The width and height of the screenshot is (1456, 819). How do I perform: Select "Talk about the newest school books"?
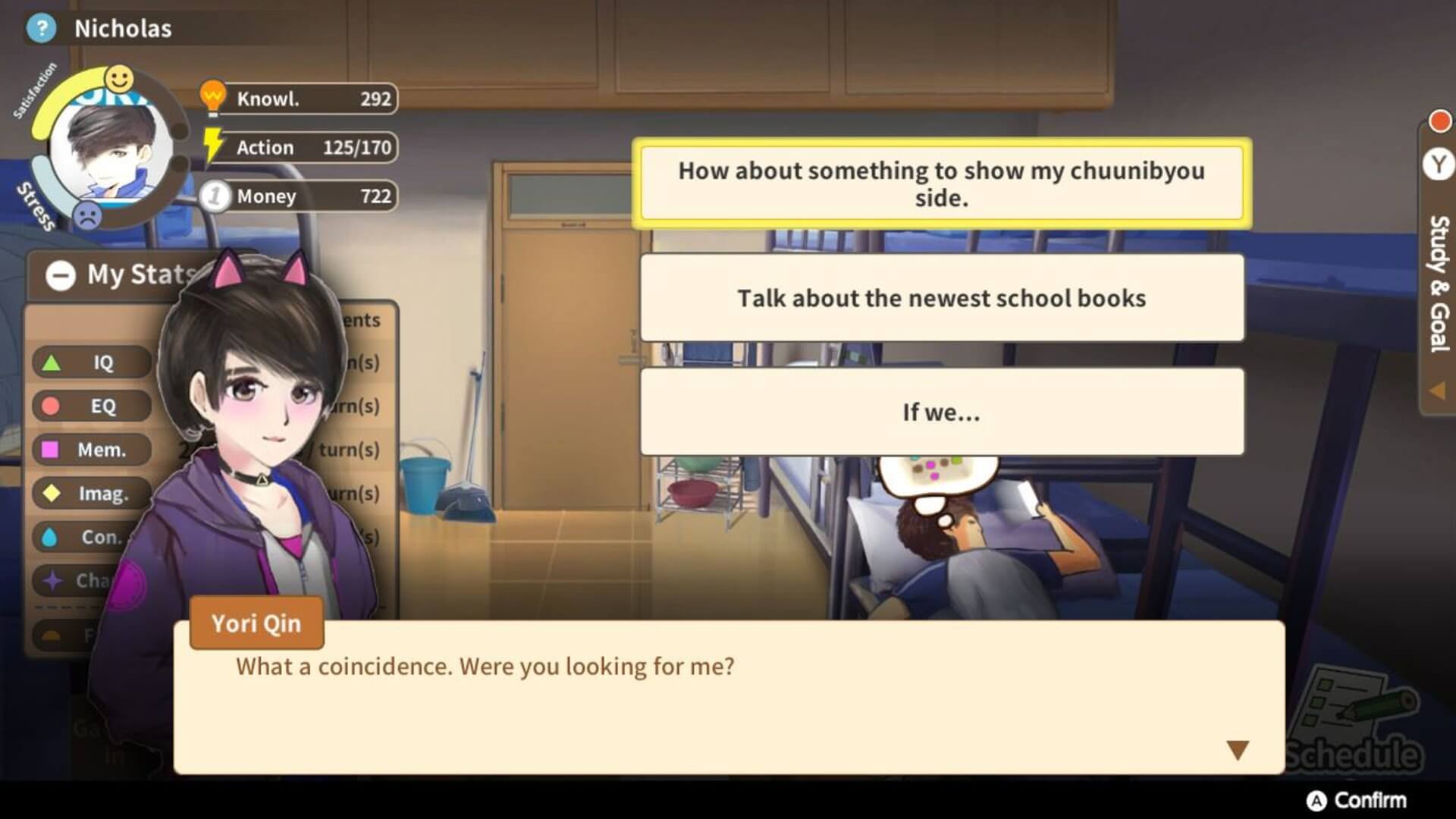pyautogui.click(x=941, y=298)
